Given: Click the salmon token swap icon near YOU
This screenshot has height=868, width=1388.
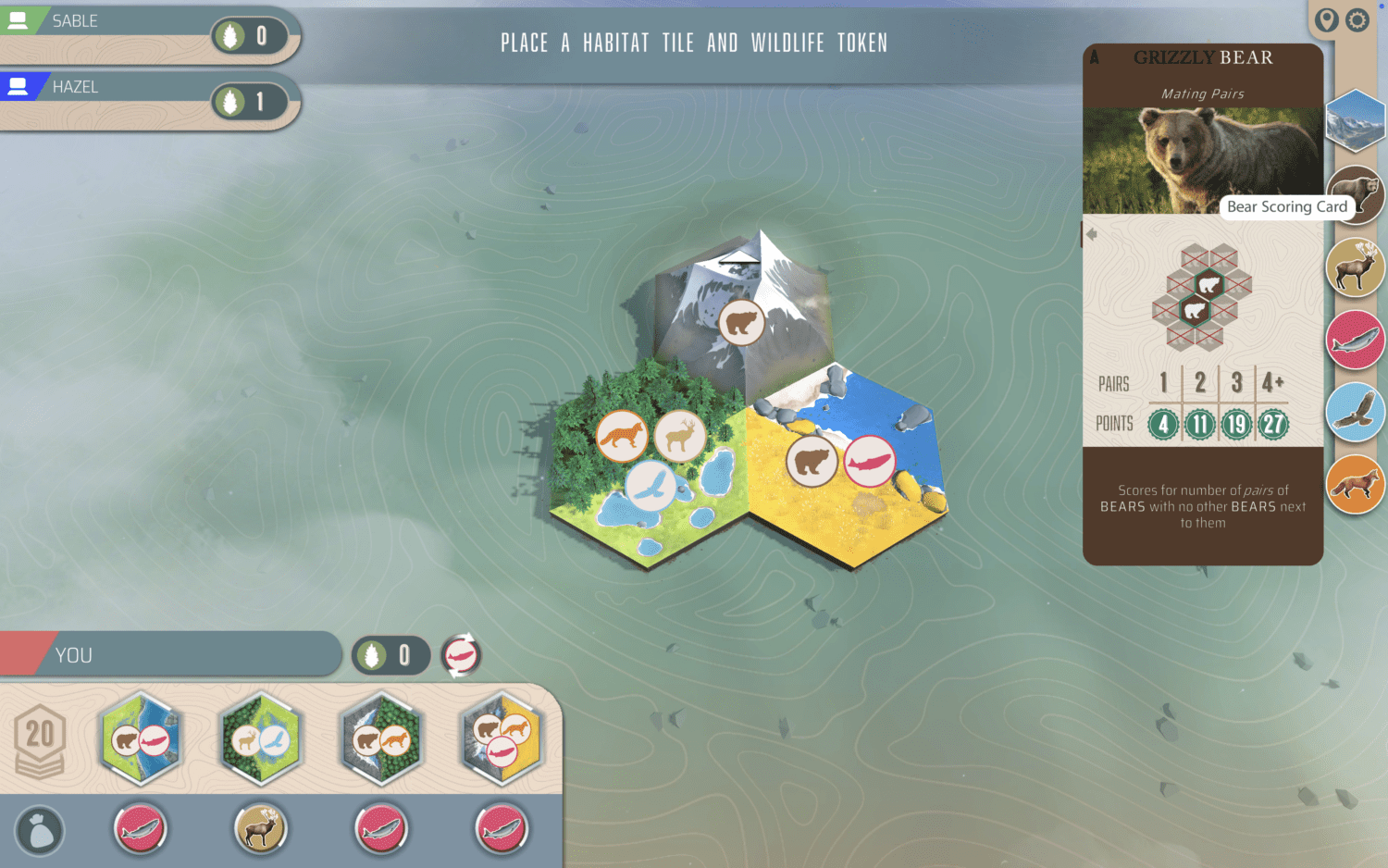Looking at the screenshot, I should click(460, 655).
